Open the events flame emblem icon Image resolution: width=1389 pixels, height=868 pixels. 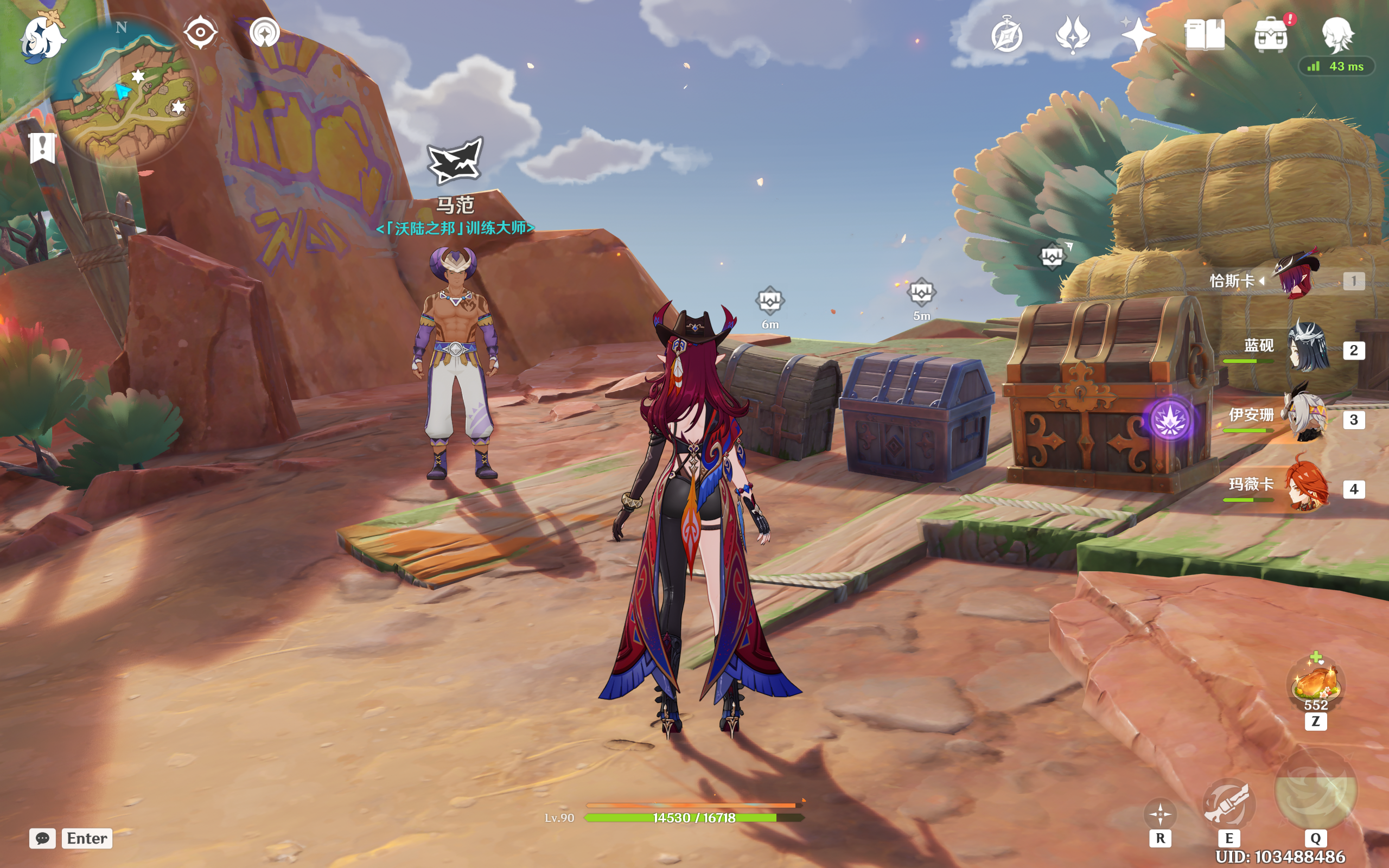coord(1072,34)
